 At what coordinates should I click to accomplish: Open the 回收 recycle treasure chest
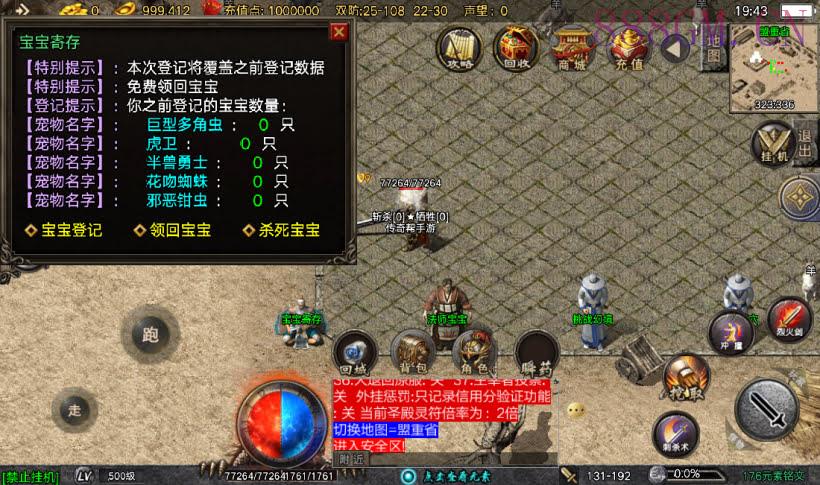pos(516,47)
